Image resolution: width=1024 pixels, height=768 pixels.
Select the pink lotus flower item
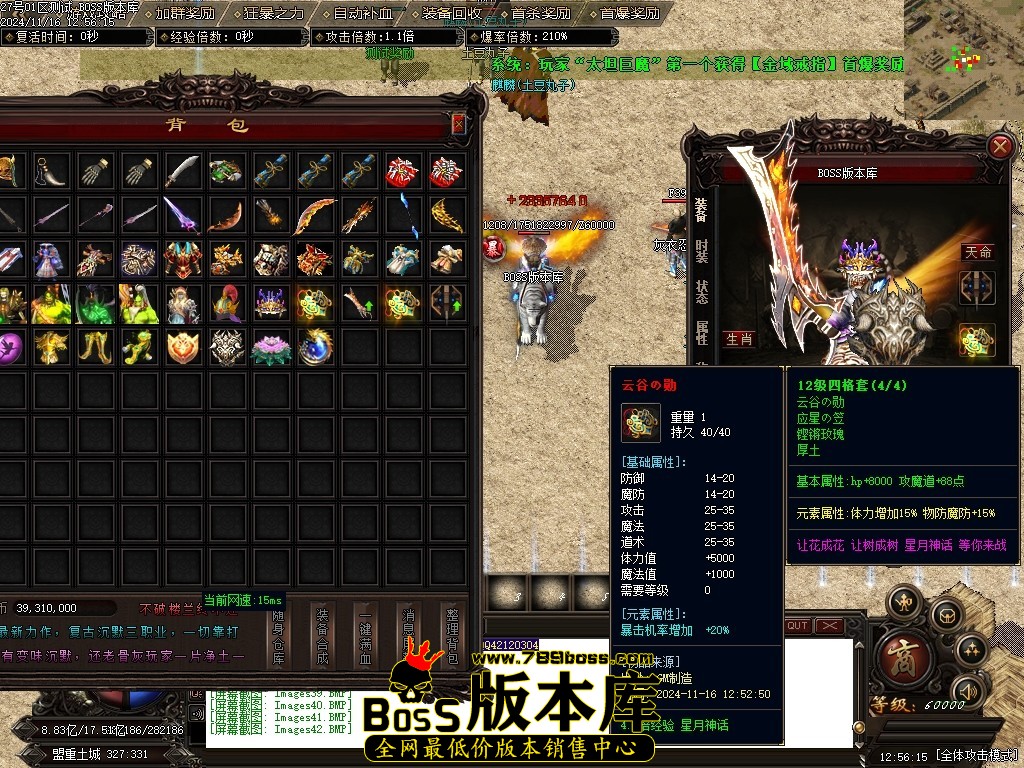click(x=271, y=347)
